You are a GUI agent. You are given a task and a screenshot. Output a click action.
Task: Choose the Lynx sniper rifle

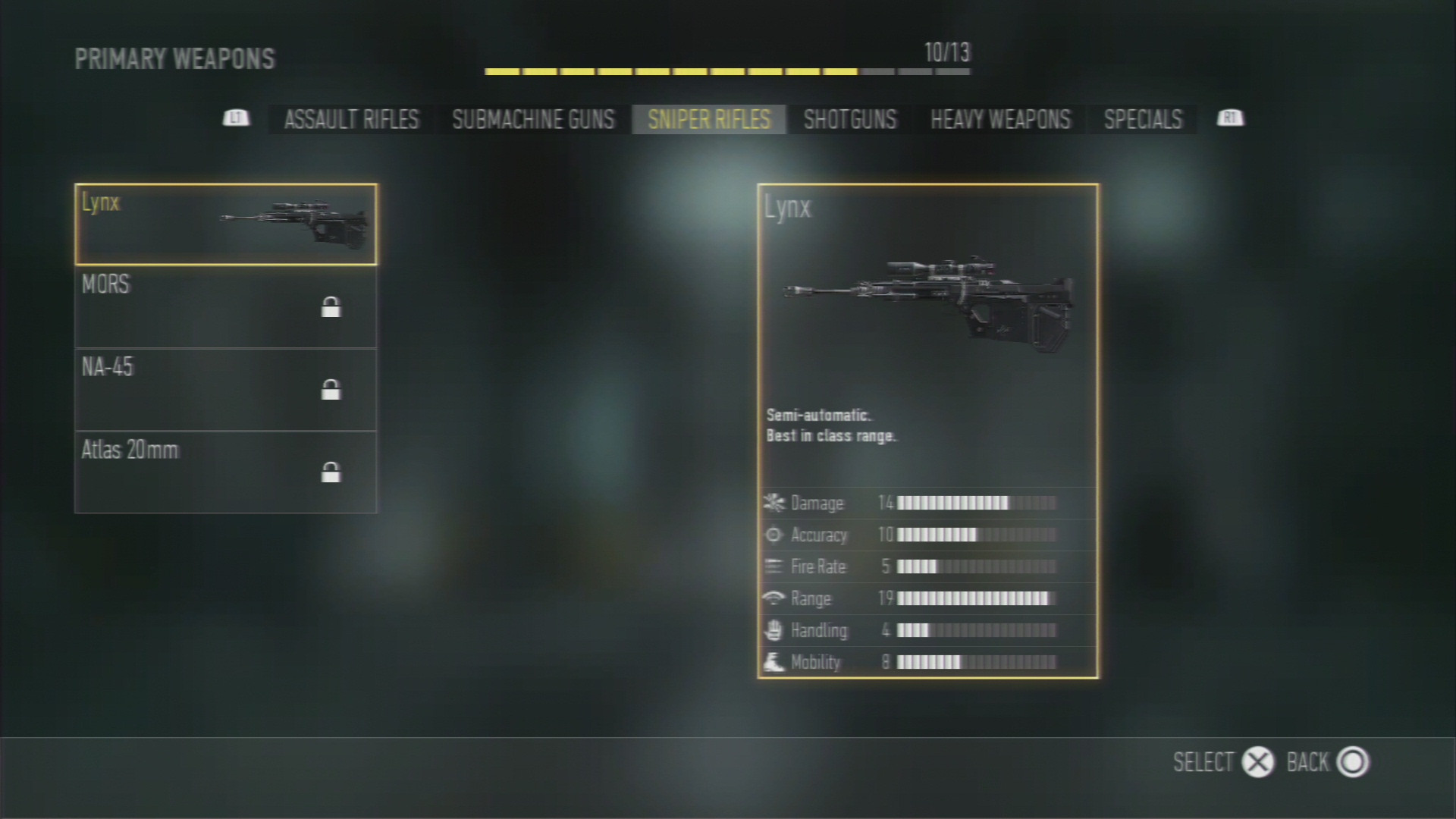[225, 224]
